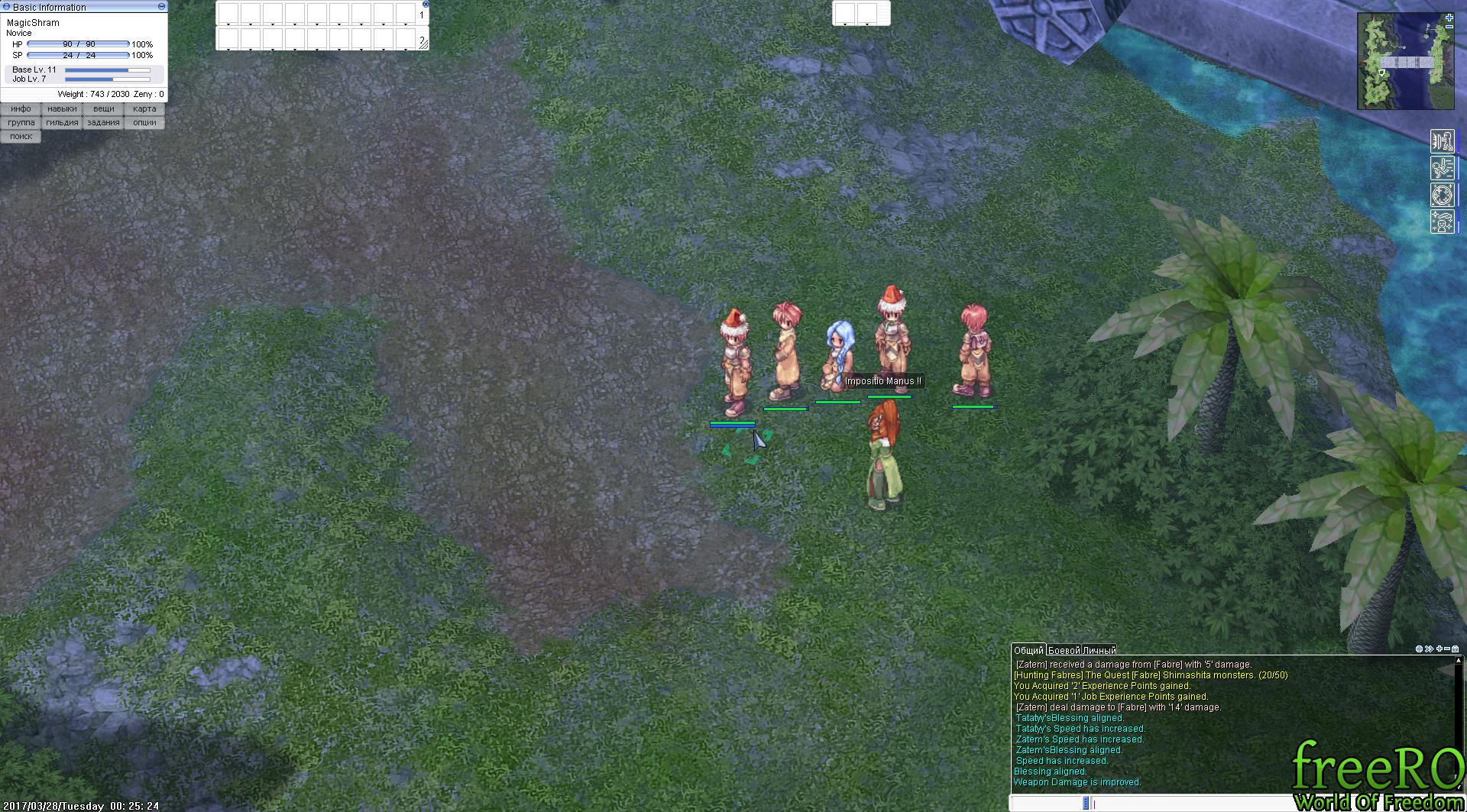Open the инфо character info window
Viewport: 1467px width, 812px height.
click(21, 109)
